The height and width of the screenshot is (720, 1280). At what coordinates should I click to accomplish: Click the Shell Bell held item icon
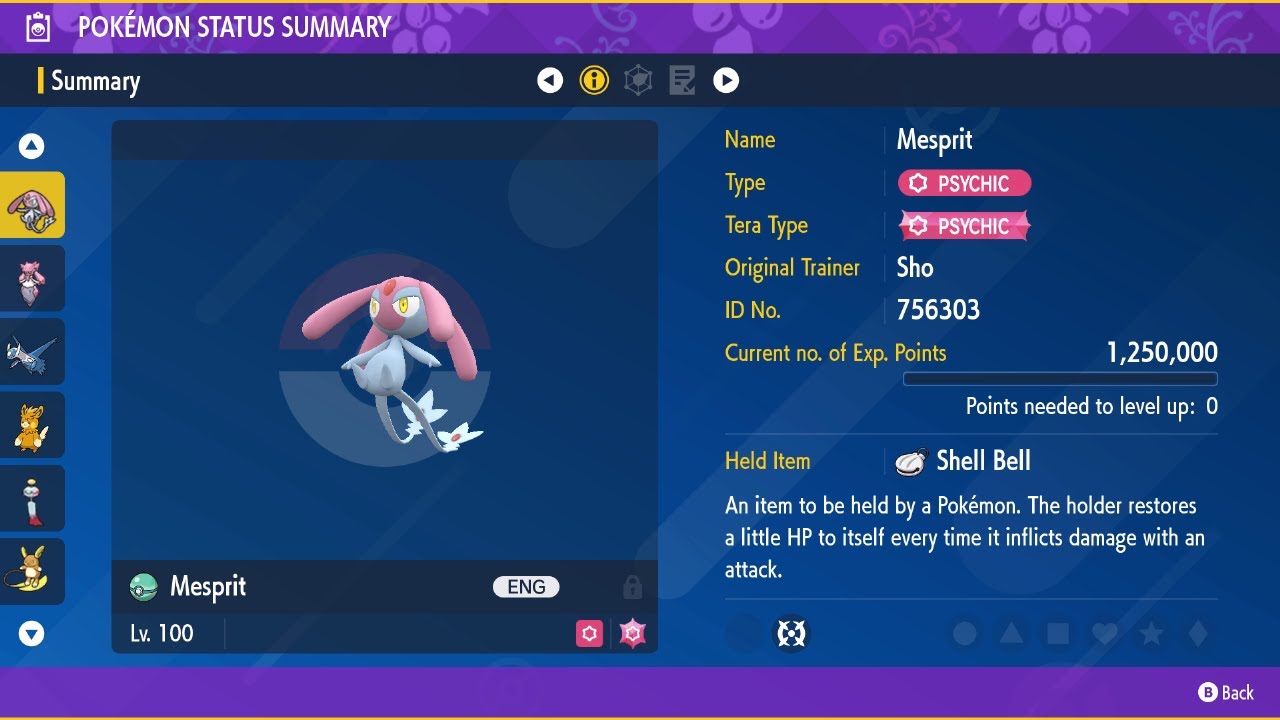coord(910,460)
